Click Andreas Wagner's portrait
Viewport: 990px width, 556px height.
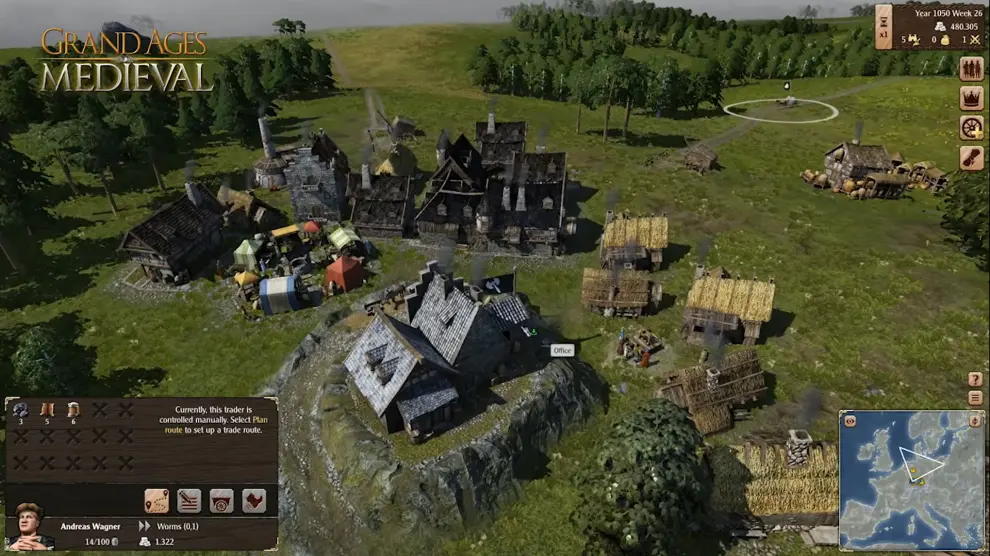click(30, 527)
